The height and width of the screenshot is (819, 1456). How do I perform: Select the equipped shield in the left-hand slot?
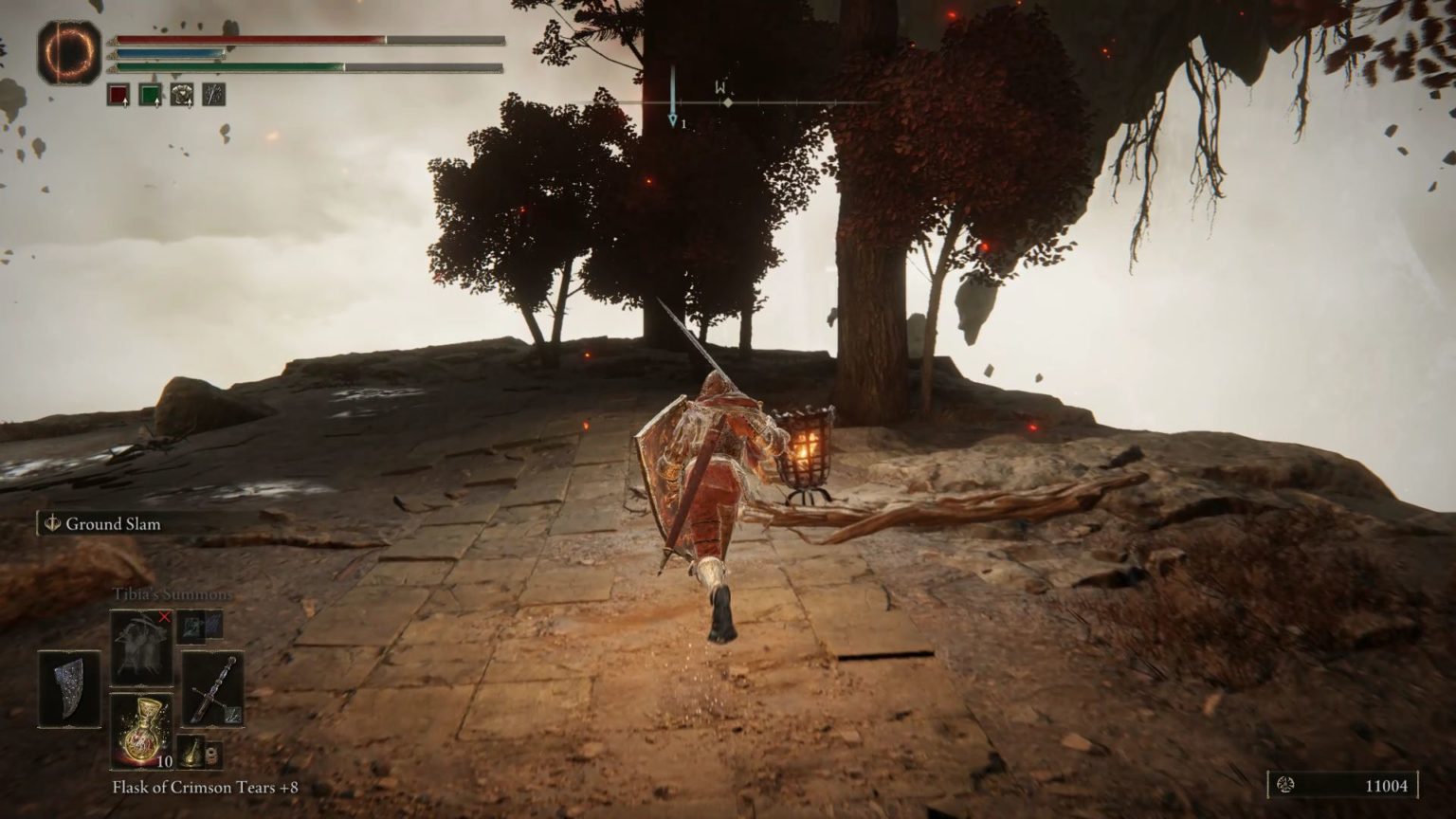click(70, 689)
